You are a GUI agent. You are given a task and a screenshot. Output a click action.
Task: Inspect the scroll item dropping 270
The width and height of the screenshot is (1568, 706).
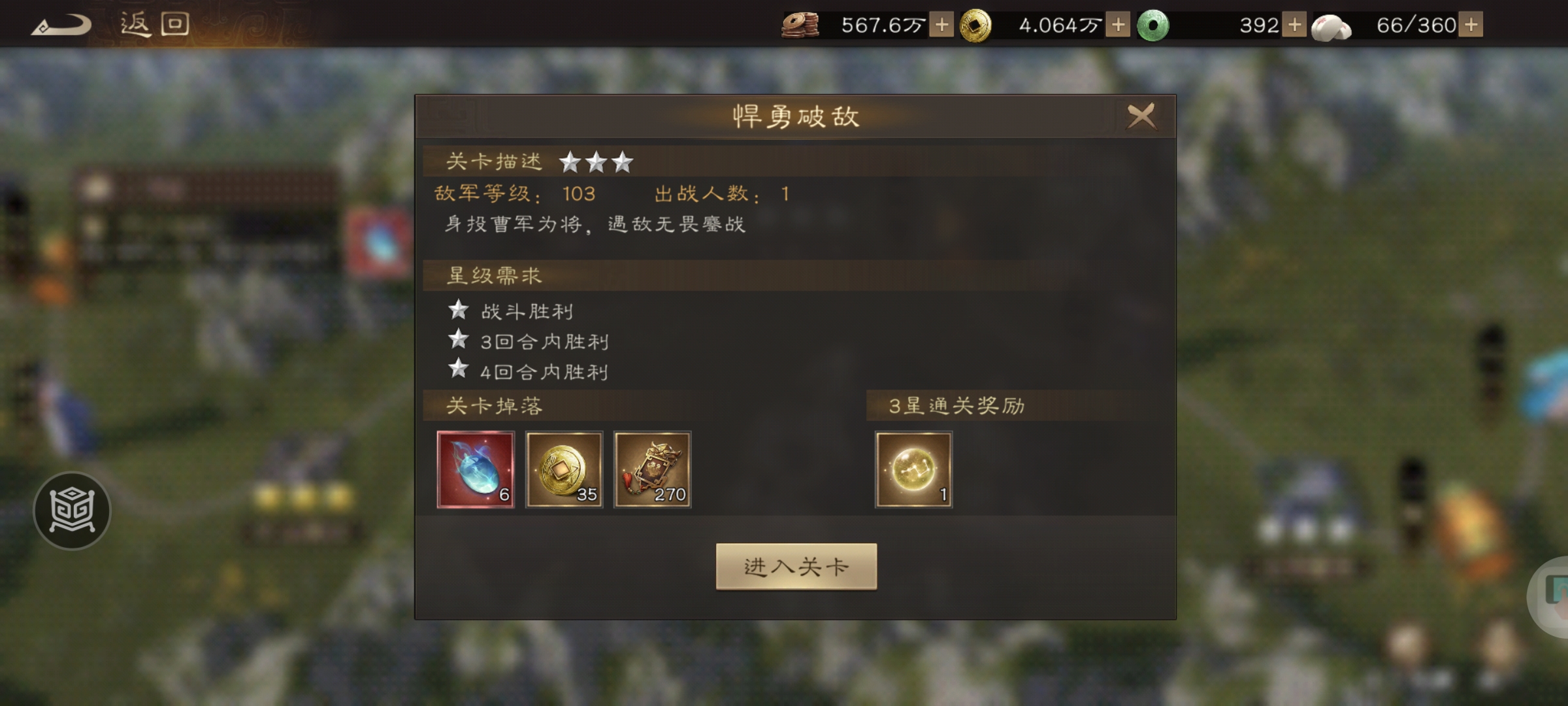pos(653,469)
